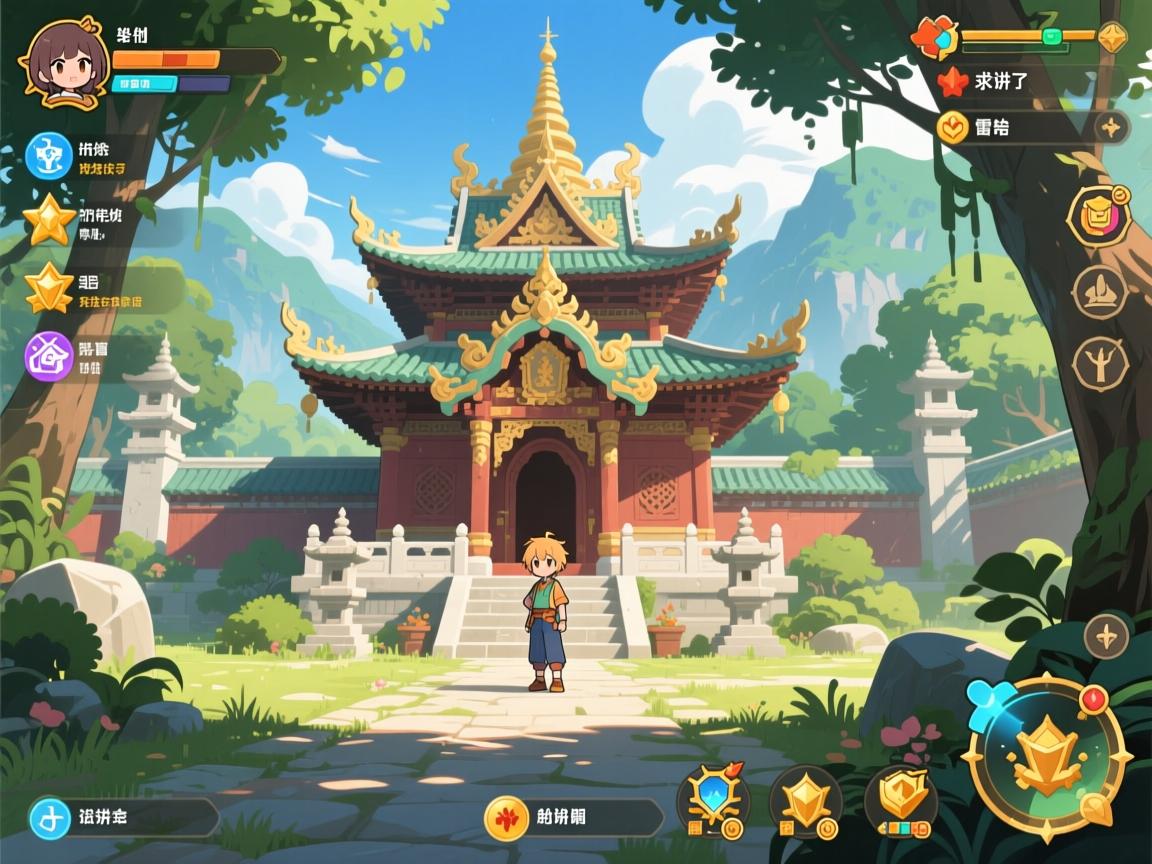Click the gold coin button with red leaf

tap(506, 817)
